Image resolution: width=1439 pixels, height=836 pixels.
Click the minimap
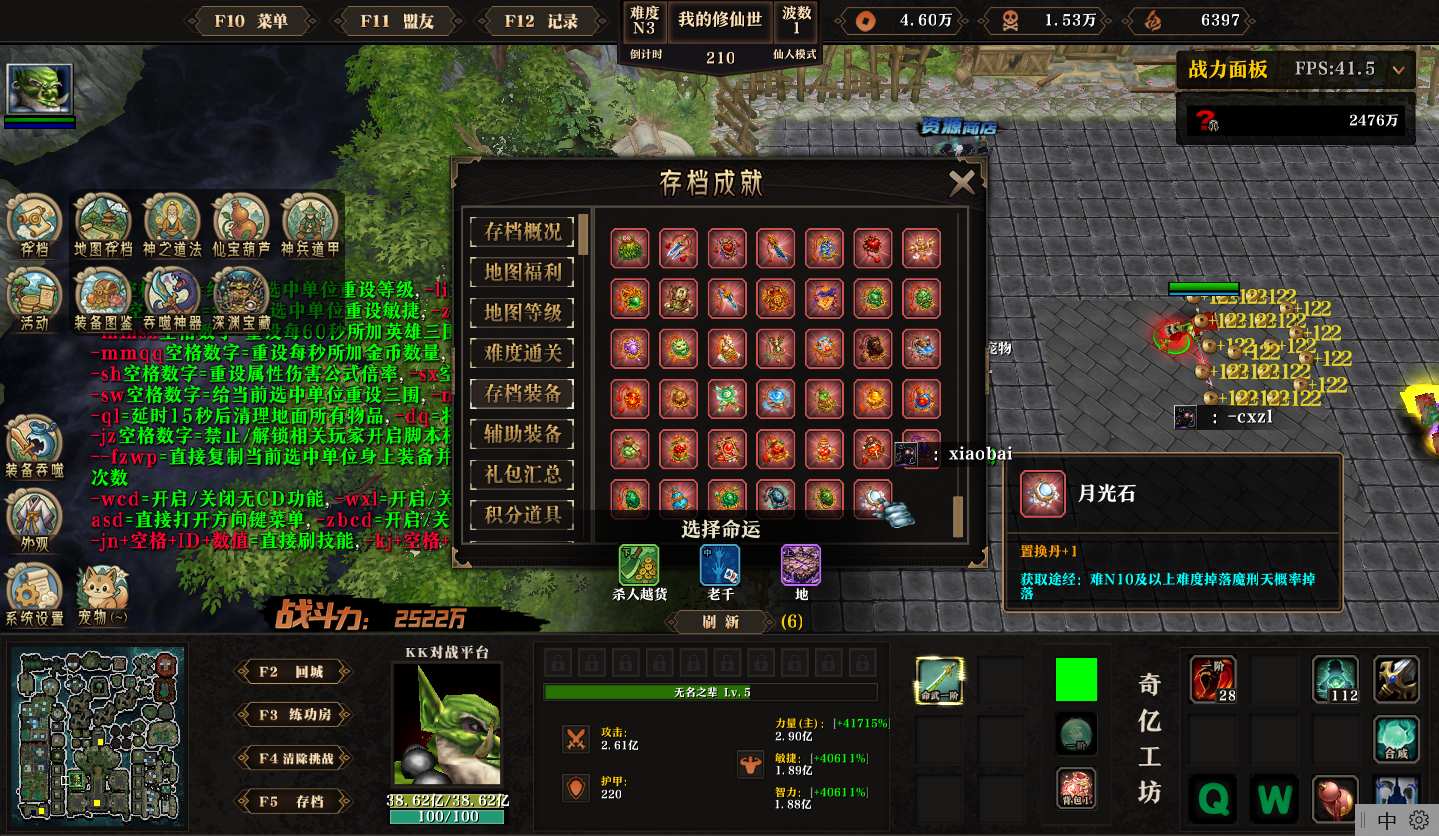[x=98, y=730]
